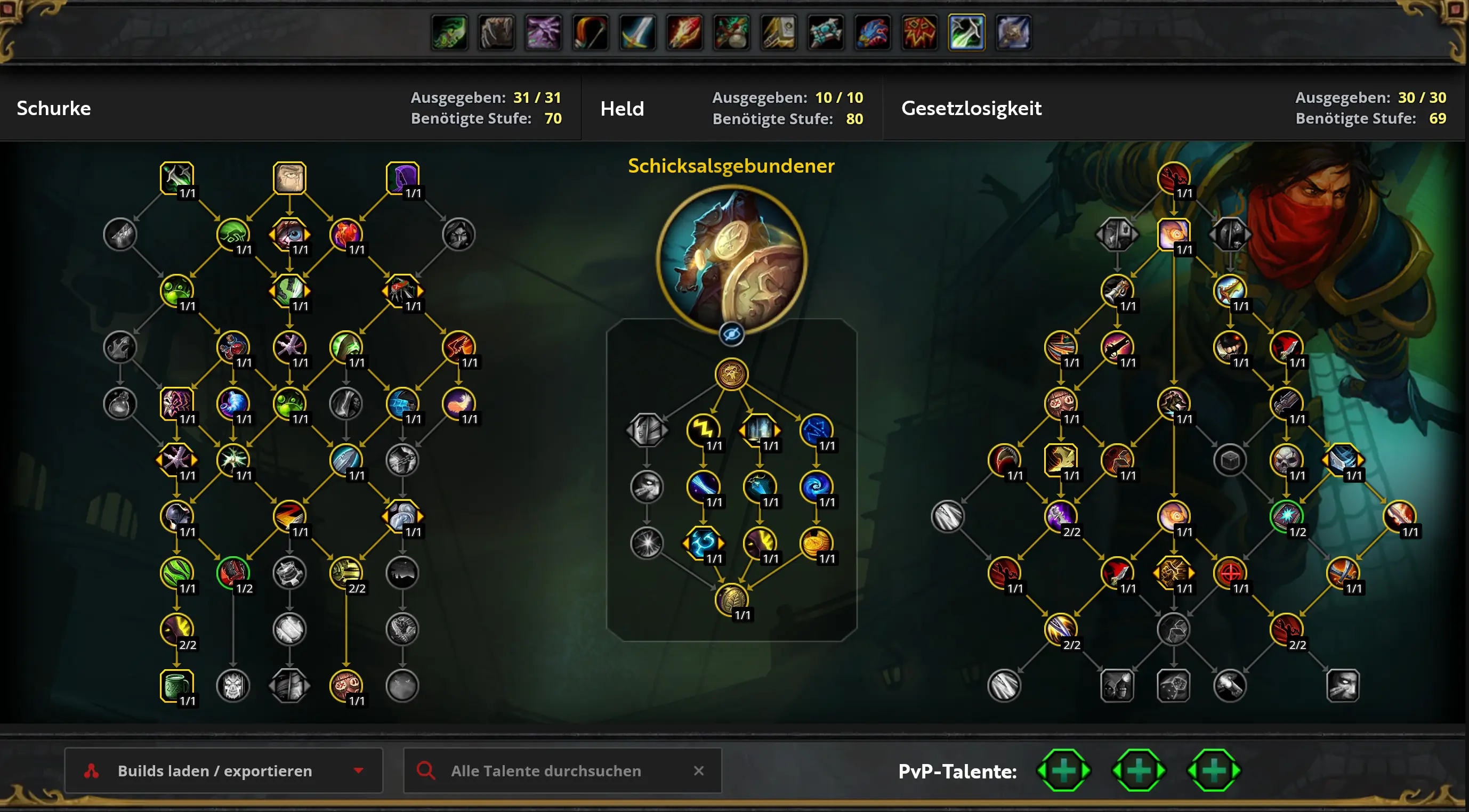Click the bald face talent node
The width and height of the screenshot is (1469, 812).
pos(289,178)
